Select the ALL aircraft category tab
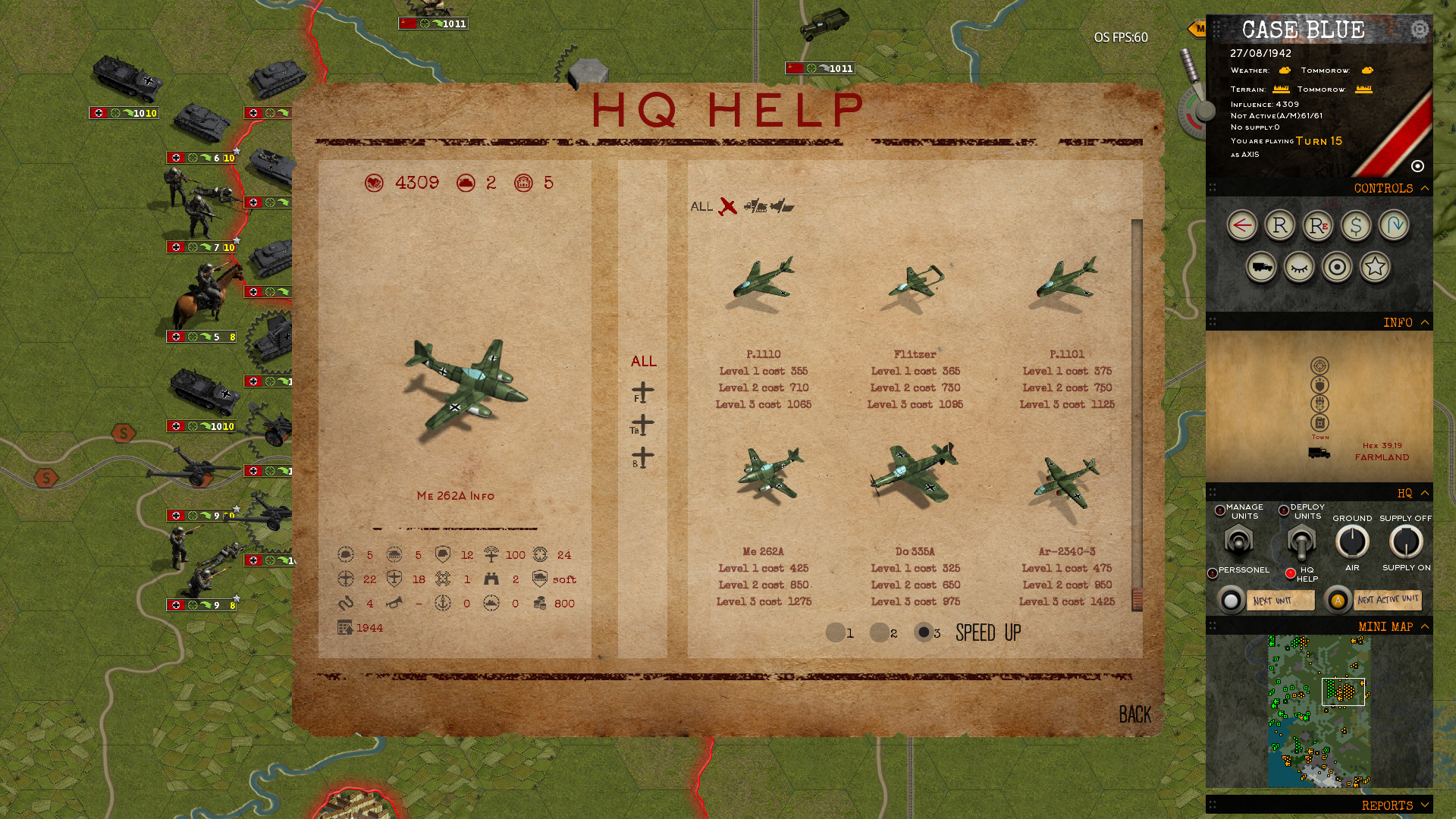Screen dimensions: 1456x819 coord(644,362)
